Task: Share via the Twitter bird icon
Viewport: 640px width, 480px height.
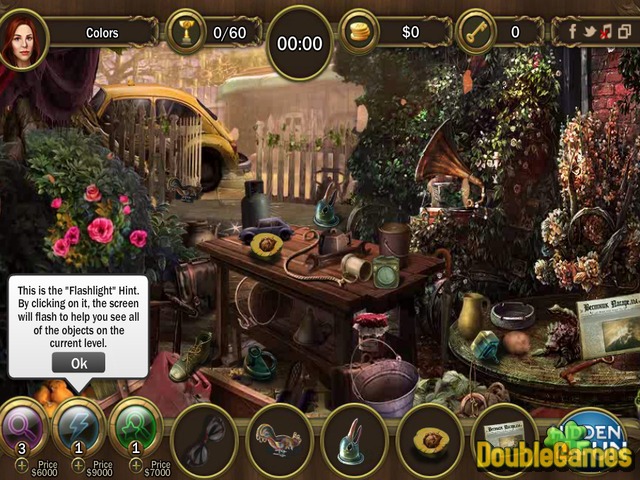Action: point(589,32)
